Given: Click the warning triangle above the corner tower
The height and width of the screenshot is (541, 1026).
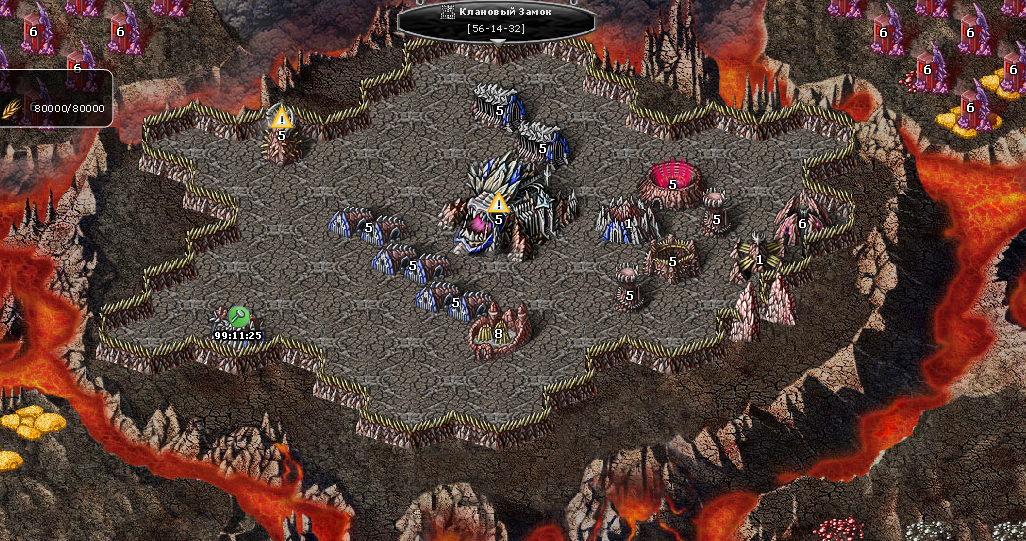Looking at the screenshot, I should tap(281, 117).
